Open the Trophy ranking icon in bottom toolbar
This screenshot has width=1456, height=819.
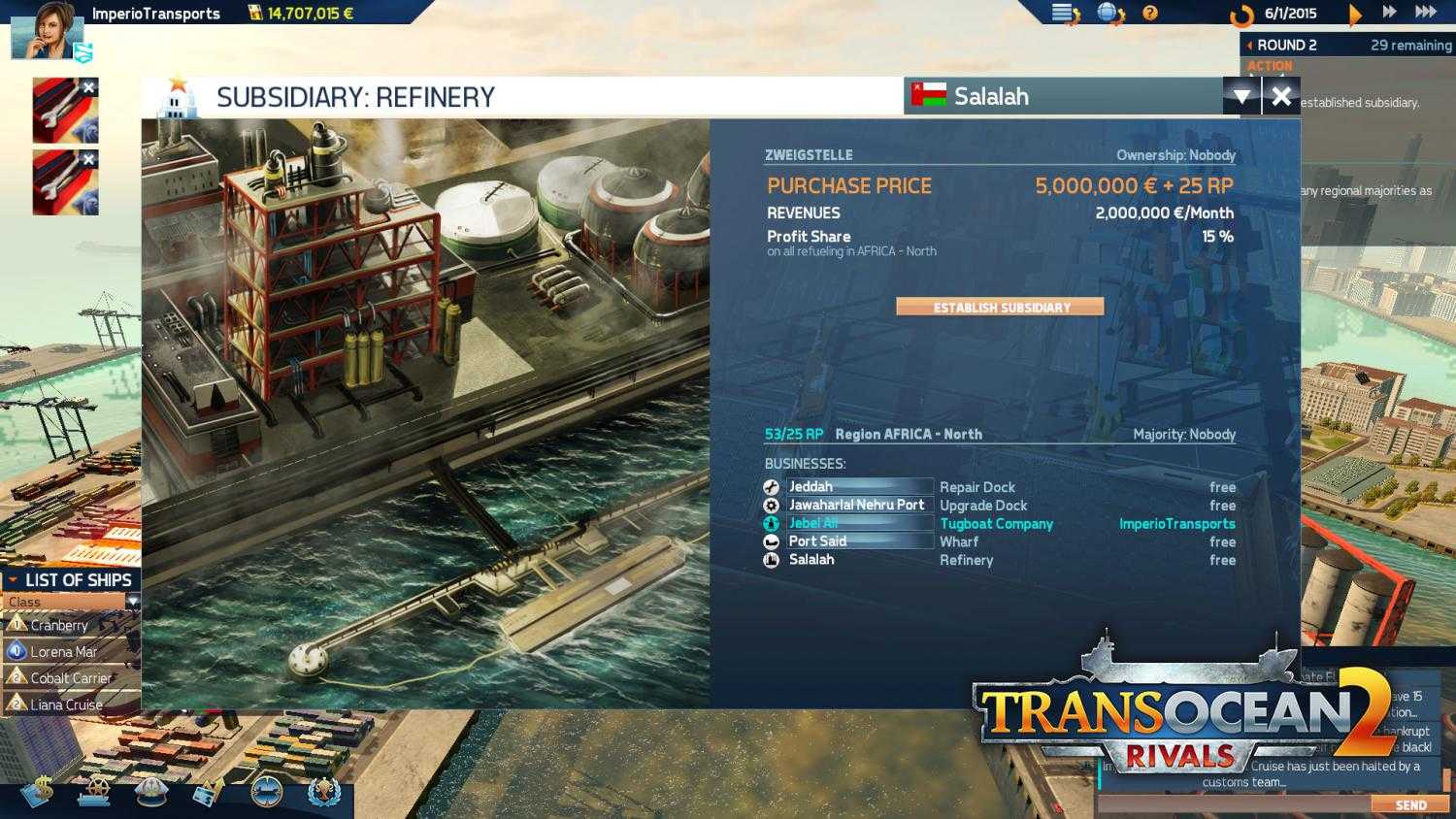point(323,793)
